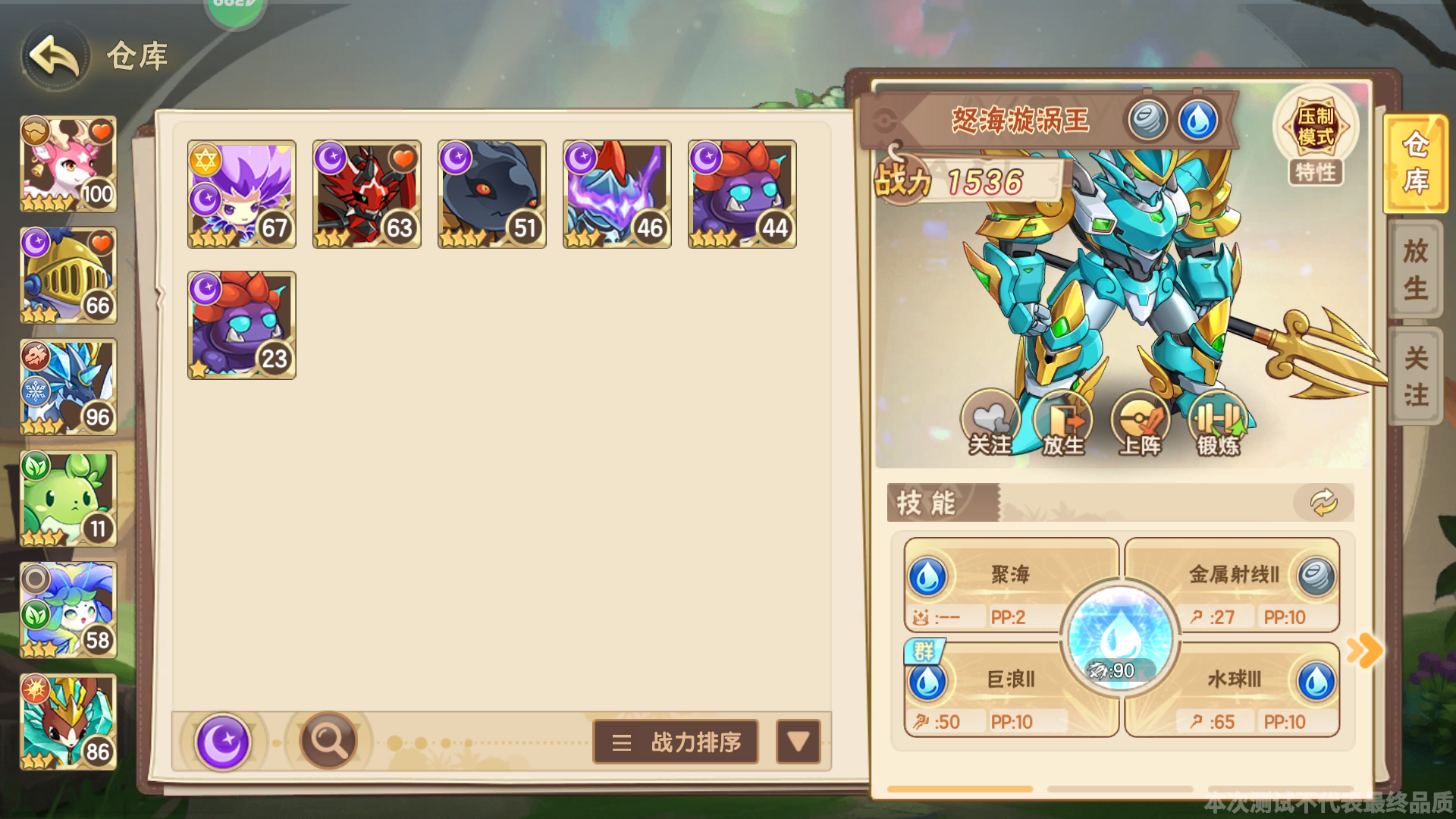Open the 战力排序 sort dropdown
The height and width of the screenshot is (819, 1456).
pyautogui.click(x=675, y=742)
